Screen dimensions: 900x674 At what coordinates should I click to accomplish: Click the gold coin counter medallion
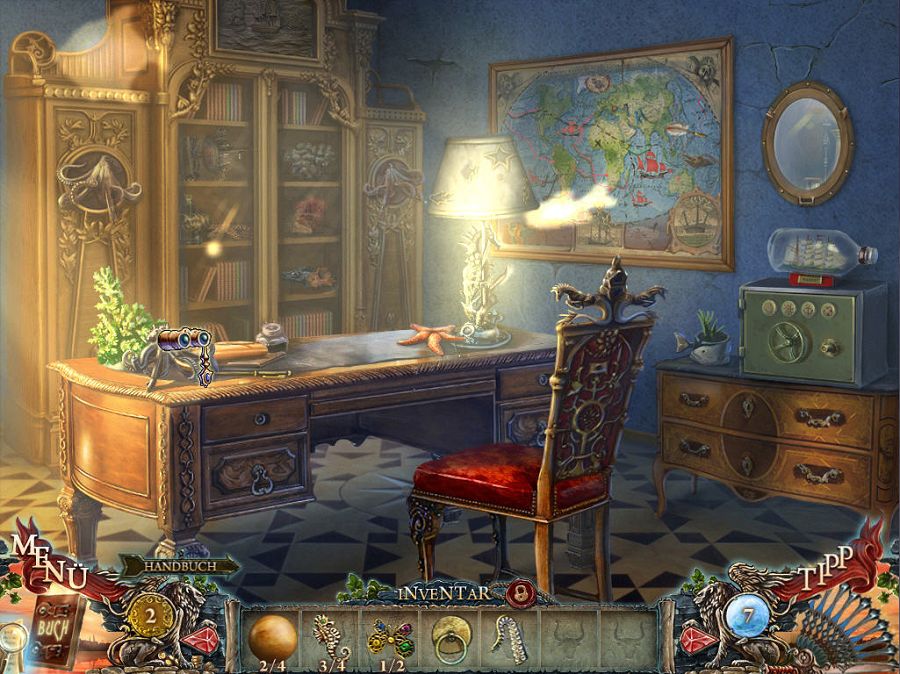point(146,613)
